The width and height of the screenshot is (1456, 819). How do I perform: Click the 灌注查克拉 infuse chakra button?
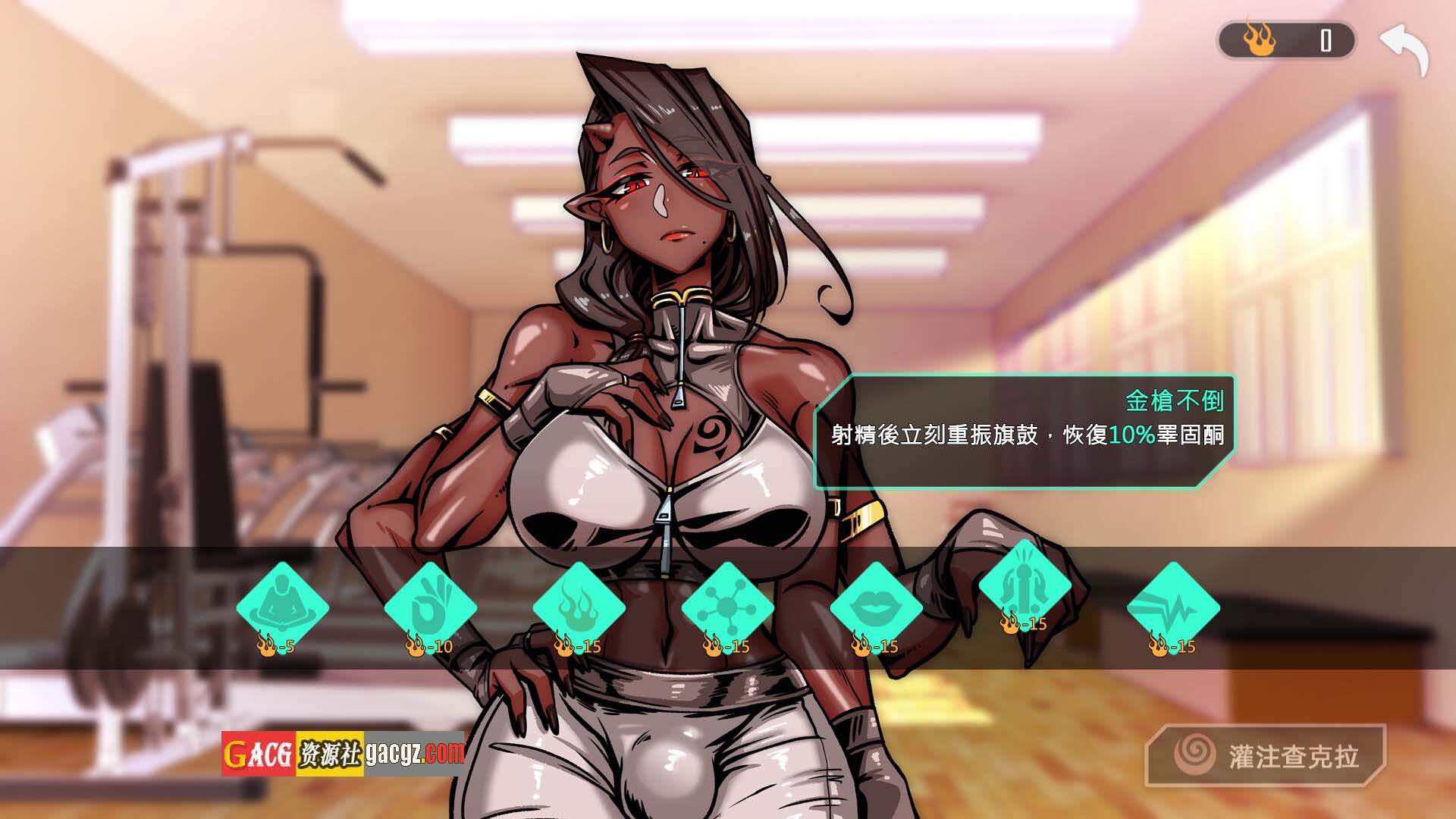click(x=1266, y=755)
